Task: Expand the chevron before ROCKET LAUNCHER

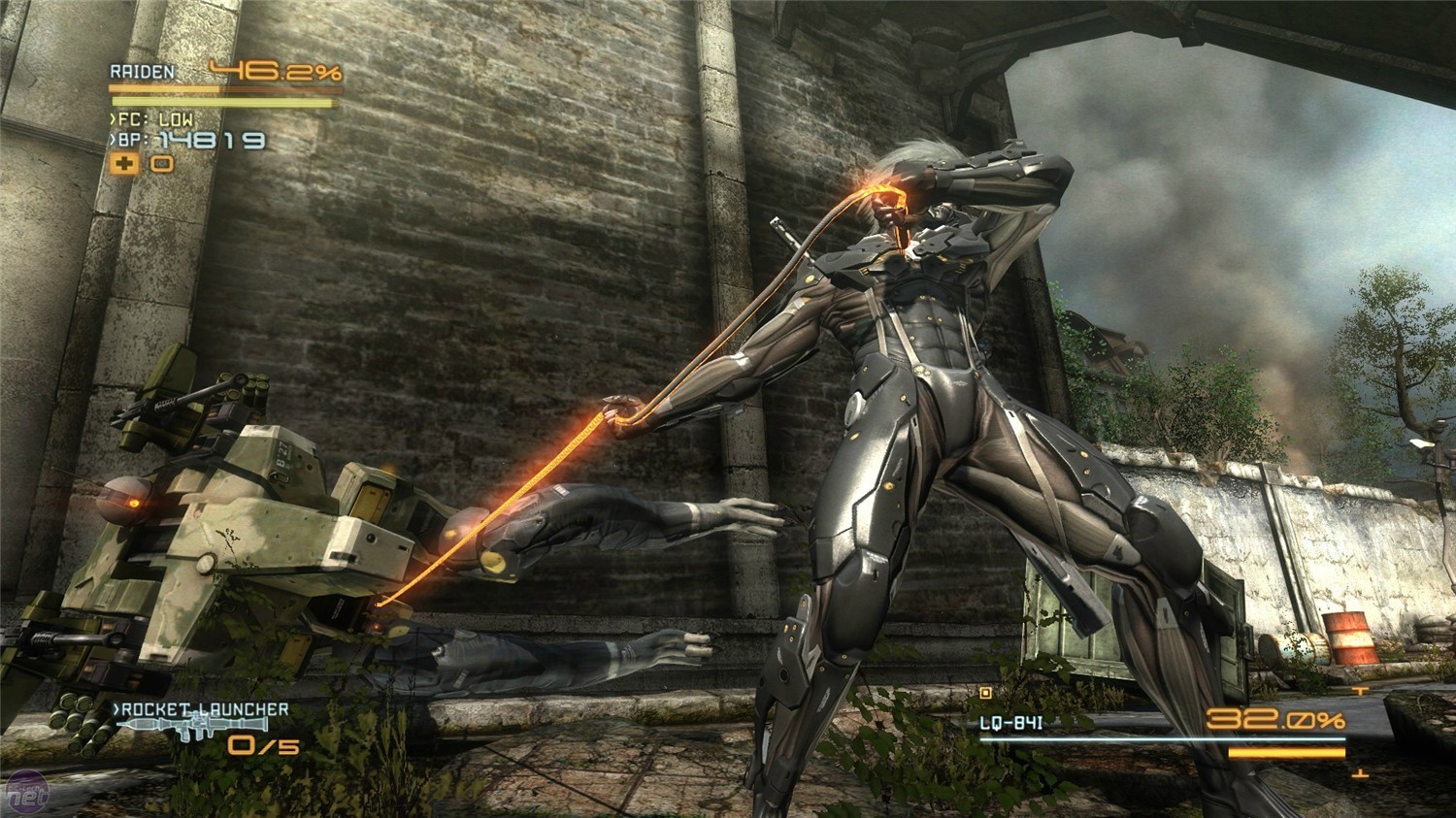Action: [116, 708]
